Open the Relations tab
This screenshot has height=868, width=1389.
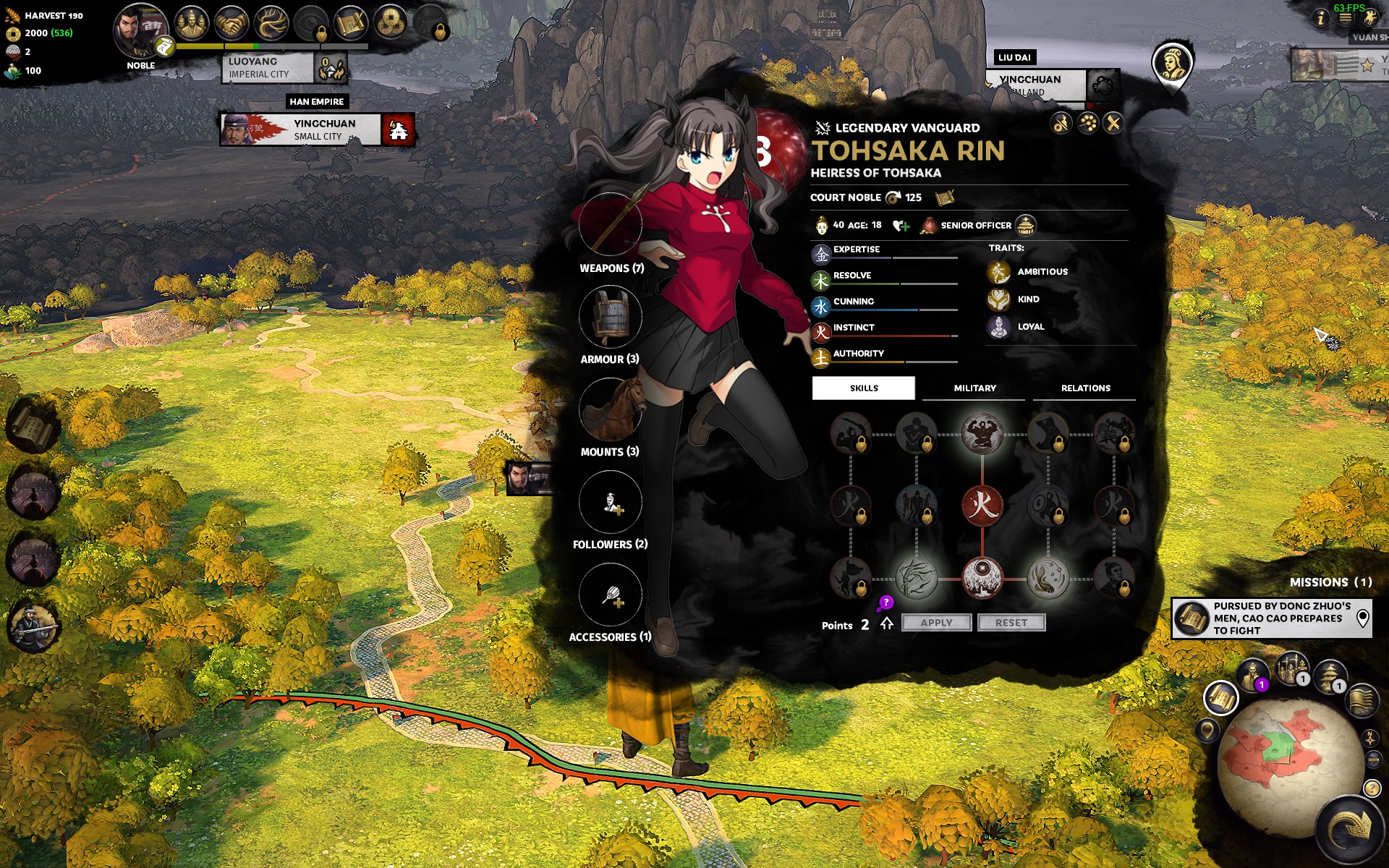point(1085,388)
